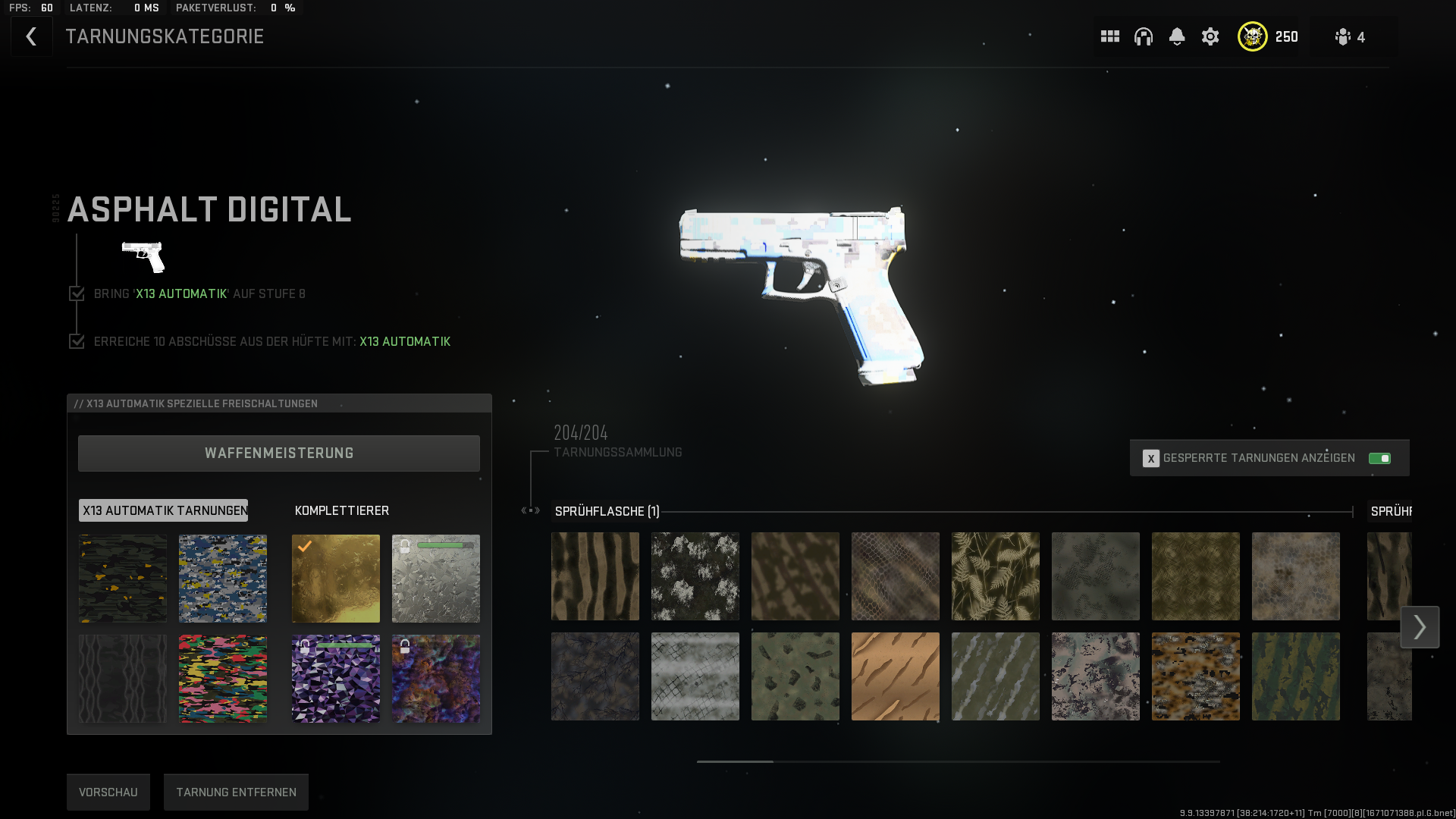This screenshot has width=1456, height=819.
Task: Switch to X13 Automatik Tarnungen tab
Action: [164, 510]
